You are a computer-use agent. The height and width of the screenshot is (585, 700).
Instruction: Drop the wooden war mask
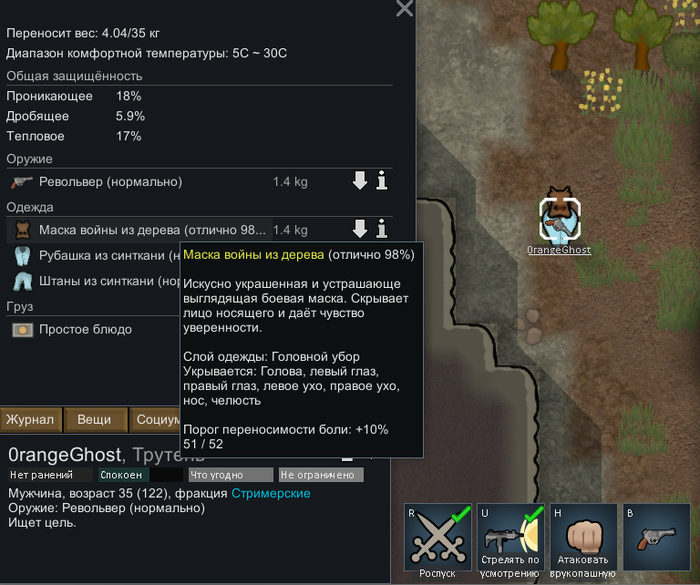[360, 230]
